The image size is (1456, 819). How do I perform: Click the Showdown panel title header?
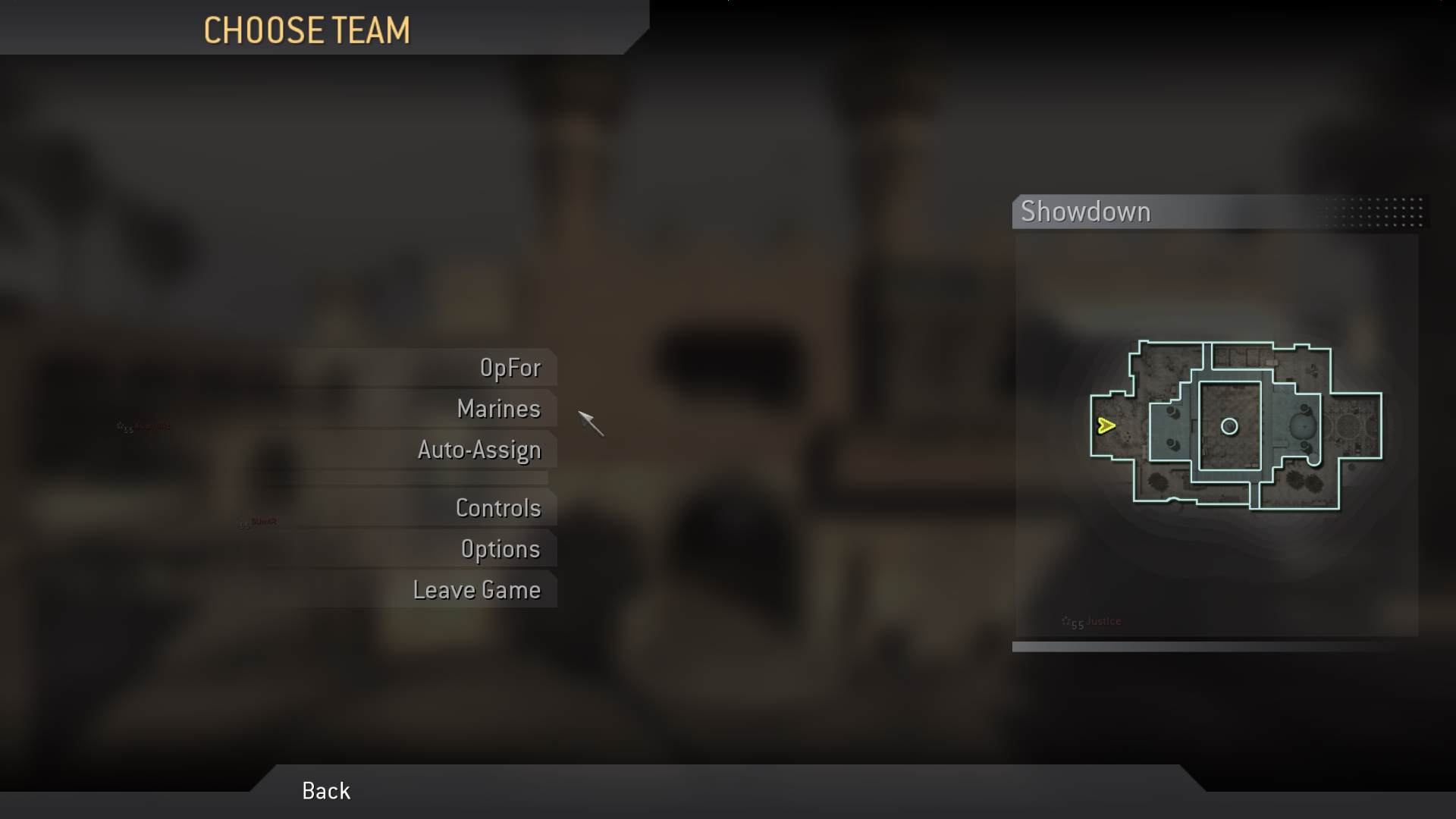pyautogui.click(x=1086, y=212)
